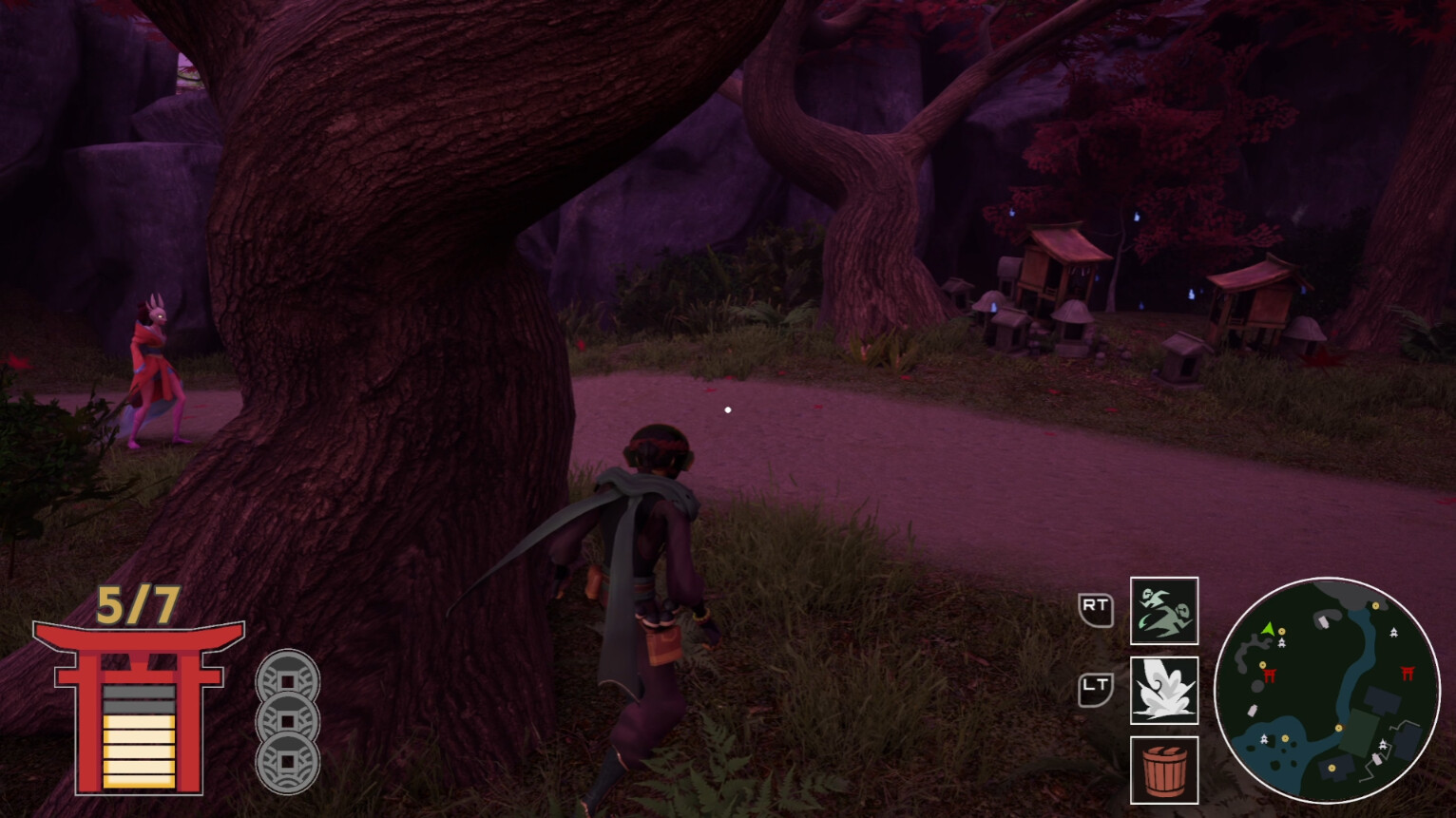Image resolution: width=1456 pixels, height=818 pixels.
Task: Select the left red torii marker on minimap
Action: tap(1270, 675)
